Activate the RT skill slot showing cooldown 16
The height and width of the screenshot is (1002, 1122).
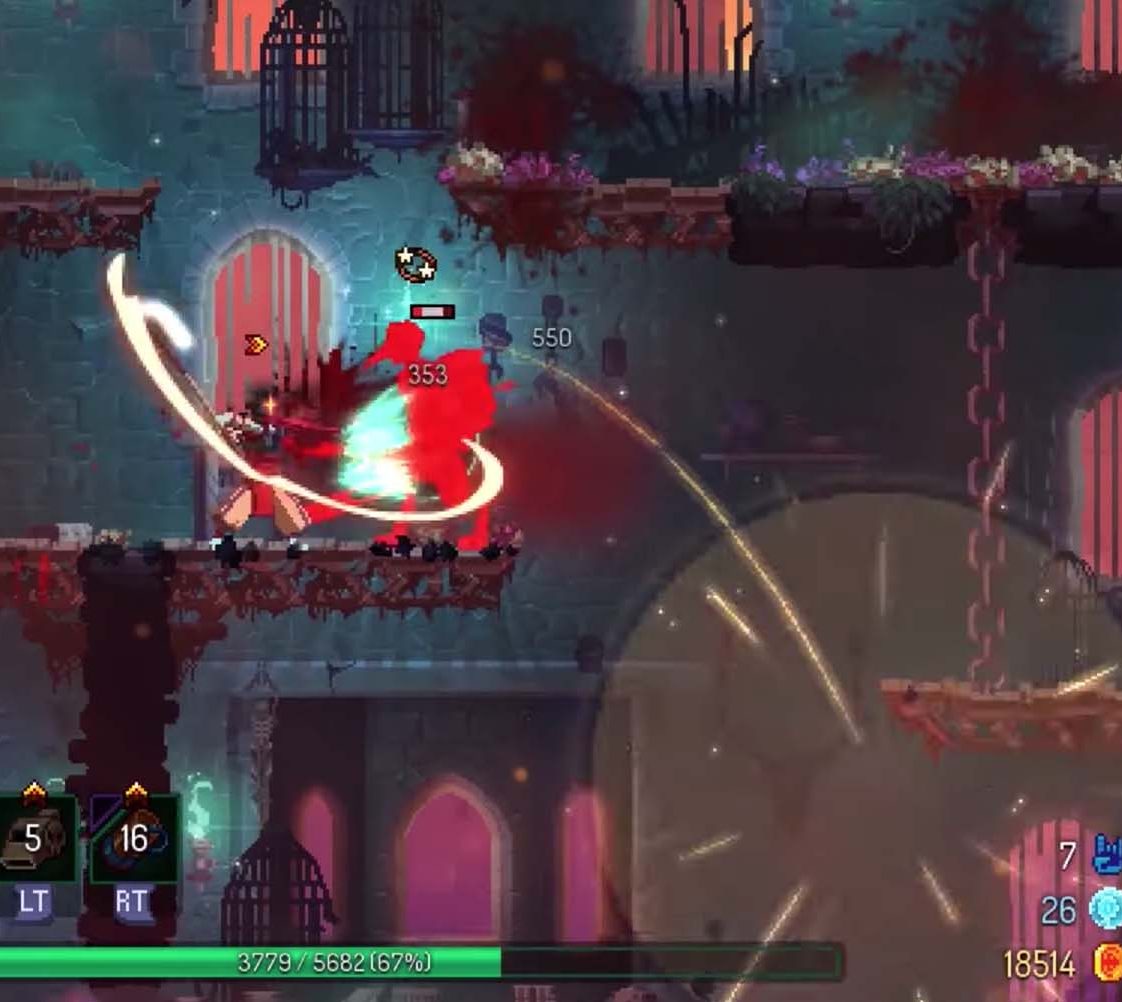[134, 838]
